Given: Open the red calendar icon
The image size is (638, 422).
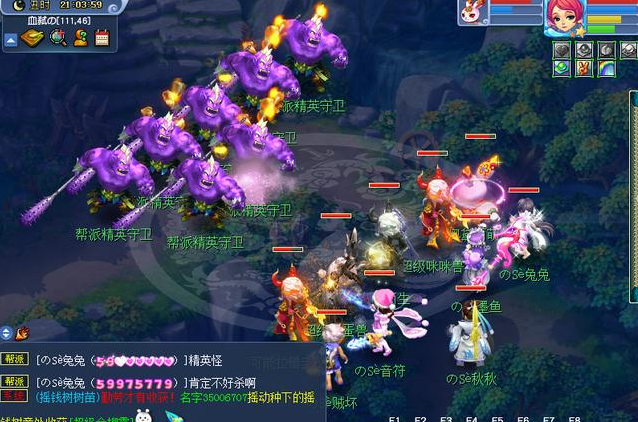Looking at the screenshot, I should (x=102, y=38).
